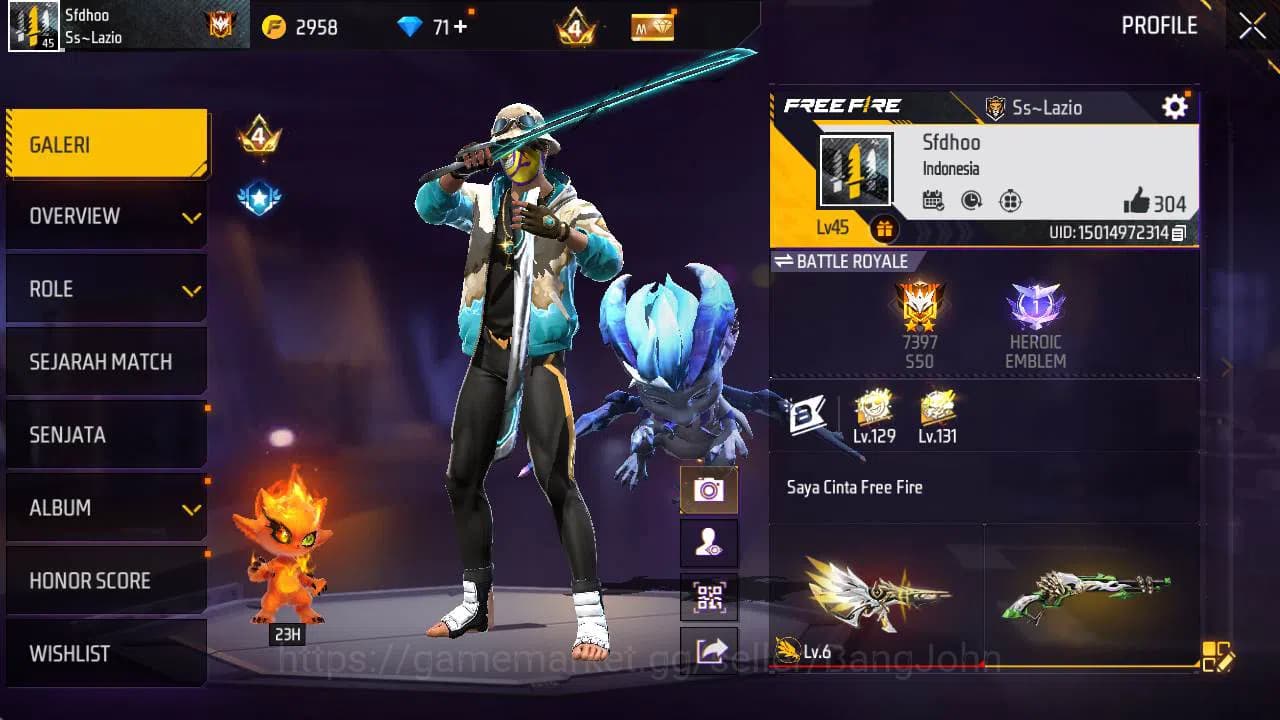The width and height of the screenshot is (1280, 720).
Task: Open the calendar icon on the profile card
Action: (x=934, y=200)
